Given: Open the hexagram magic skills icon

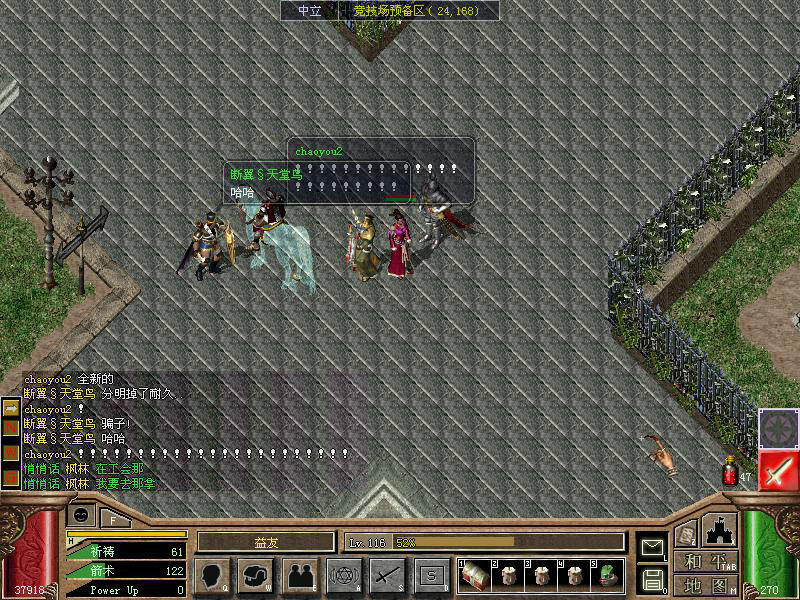Looking at the screenshot, I should click(343, 574).
